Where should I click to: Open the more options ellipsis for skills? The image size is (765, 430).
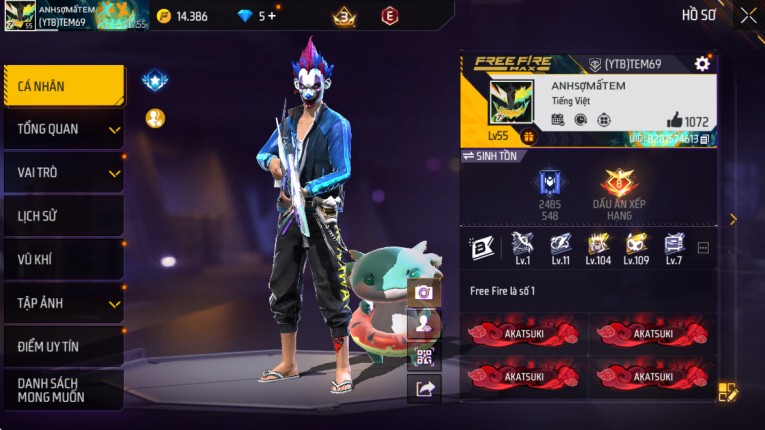[703, 247]
